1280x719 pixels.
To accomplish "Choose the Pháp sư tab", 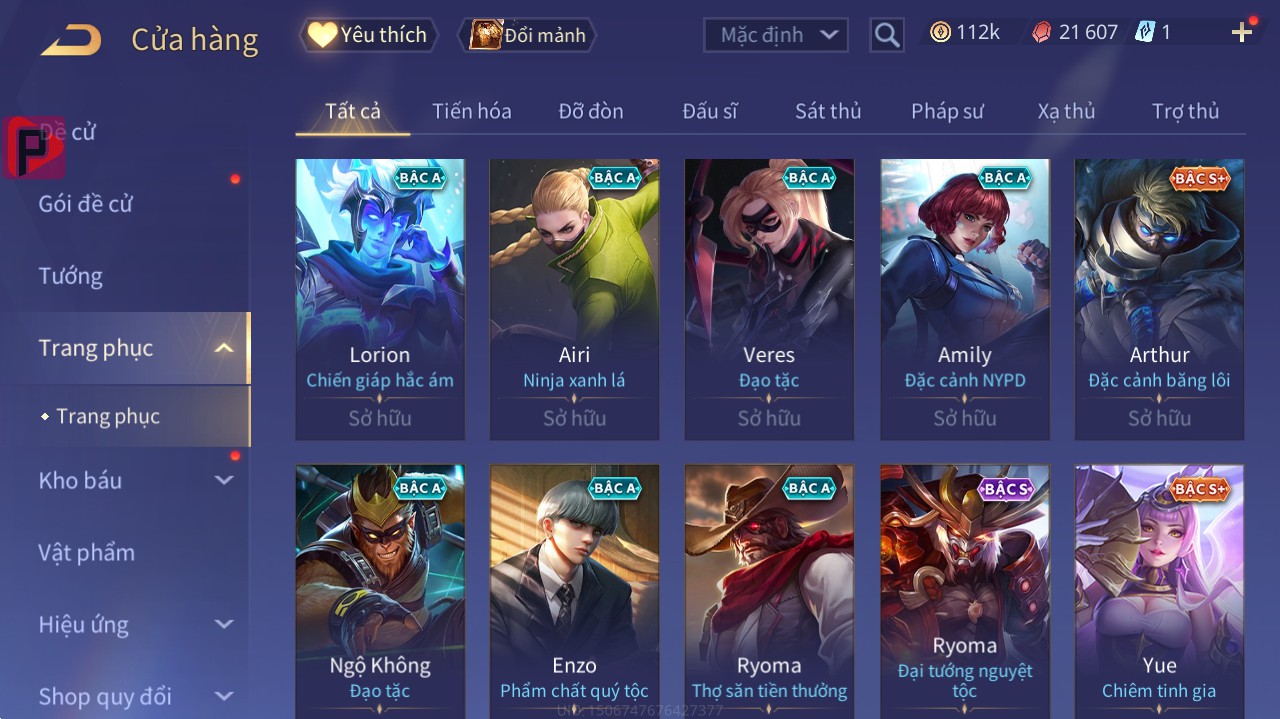I will (947, 111).
